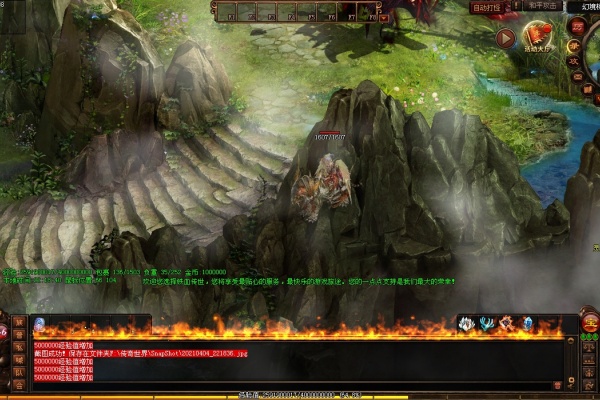Activate the white lotus skill icon

click(x=466, y=323)
